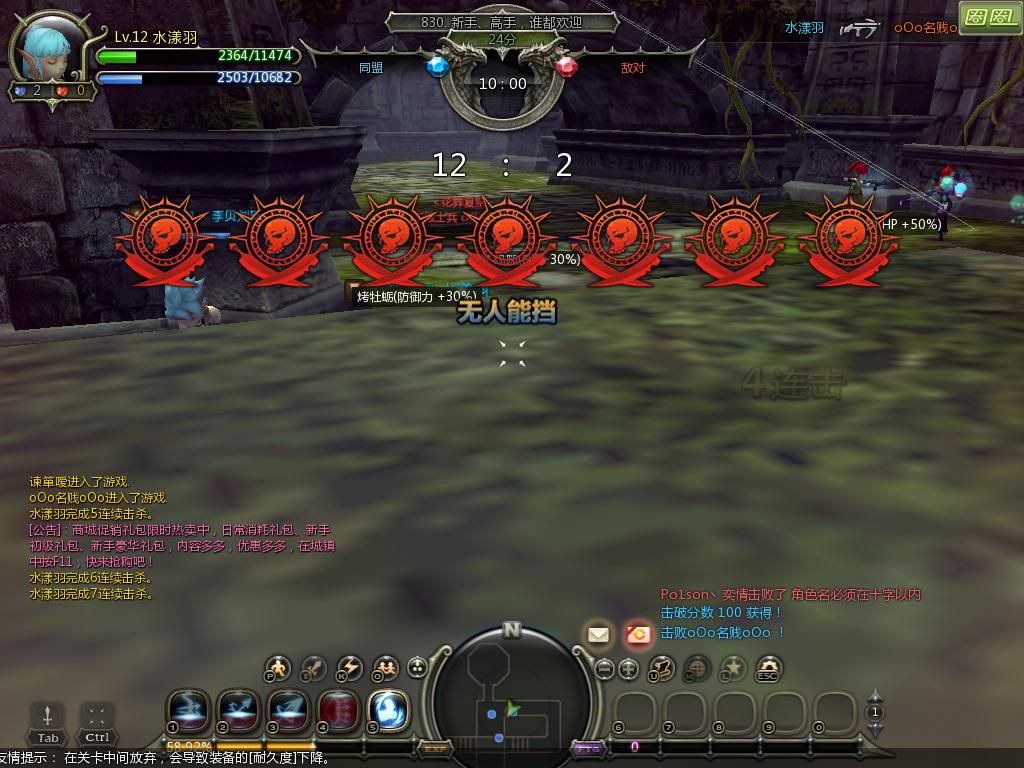Click the EXP bar label

(435, 748)
